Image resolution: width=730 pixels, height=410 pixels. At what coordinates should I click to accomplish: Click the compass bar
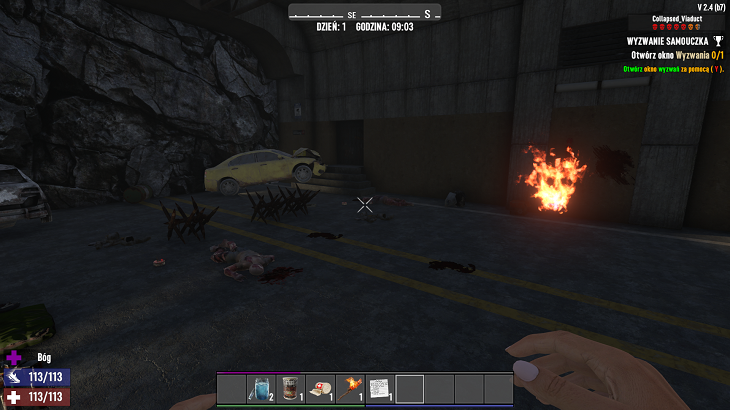click(x=365, y=14)
